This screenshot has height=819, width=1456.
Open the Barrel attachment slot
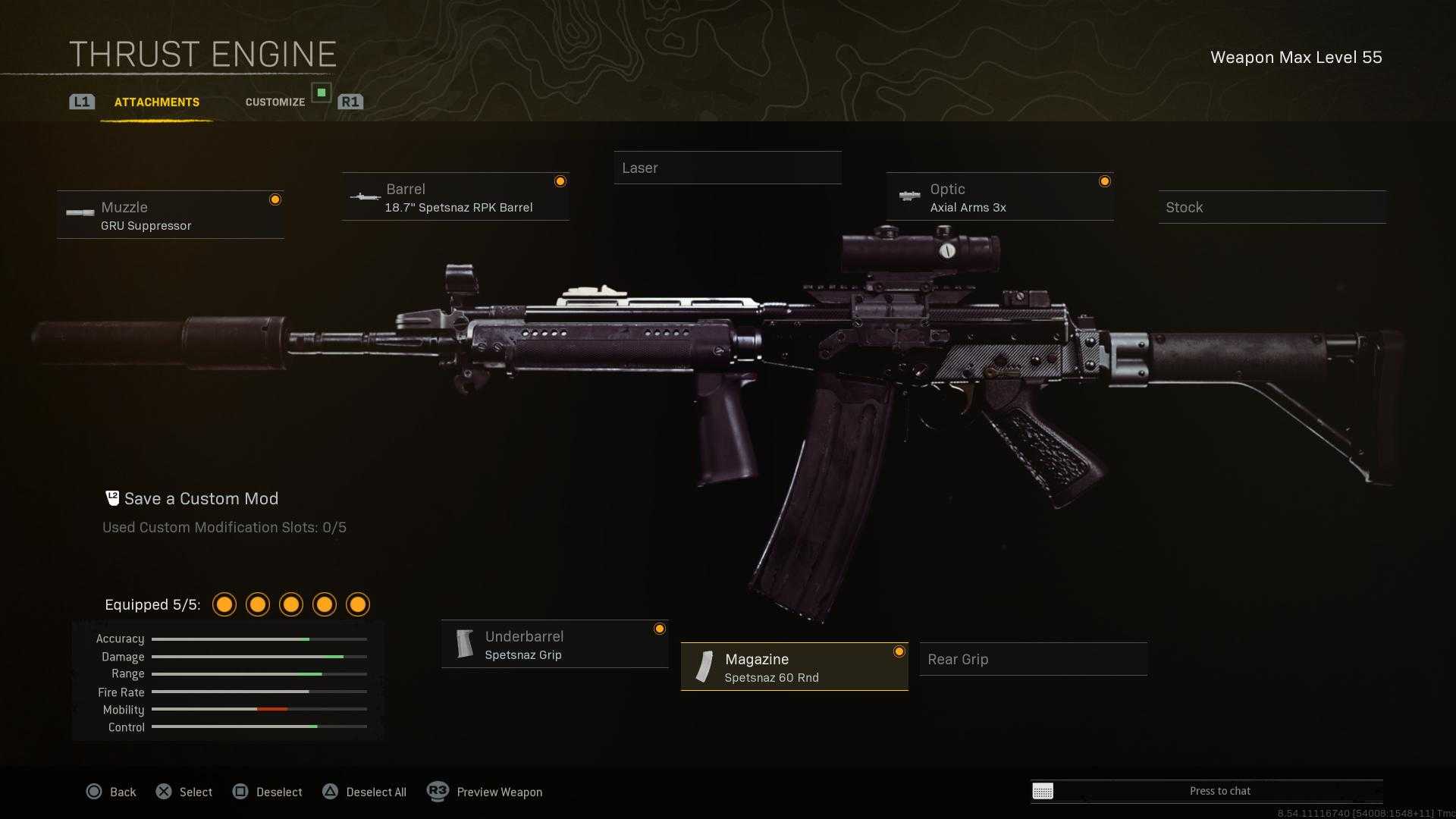(455, 197)
